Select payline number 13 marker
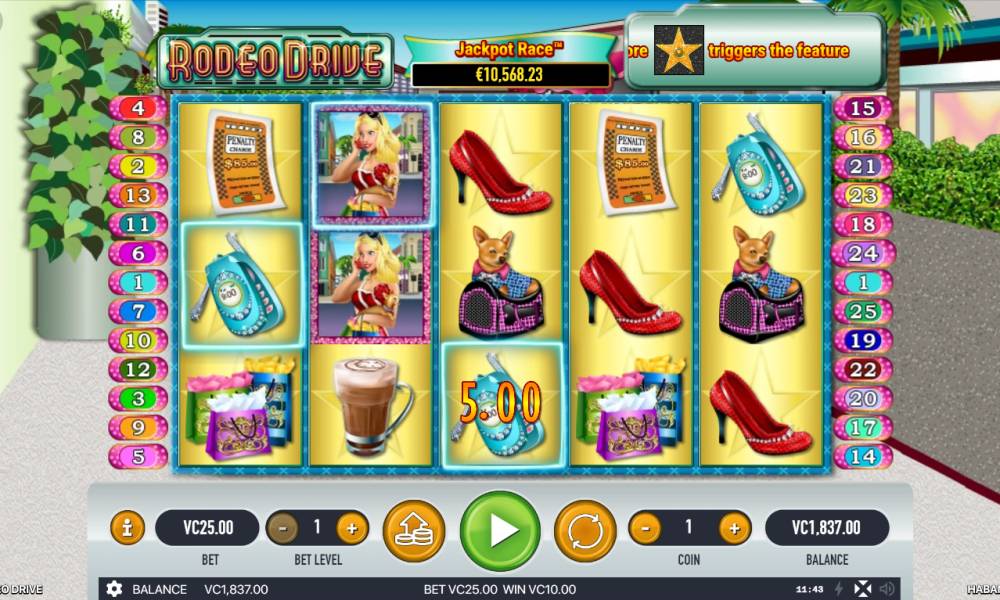1000x600 pixels. click(x=137, y=195)
